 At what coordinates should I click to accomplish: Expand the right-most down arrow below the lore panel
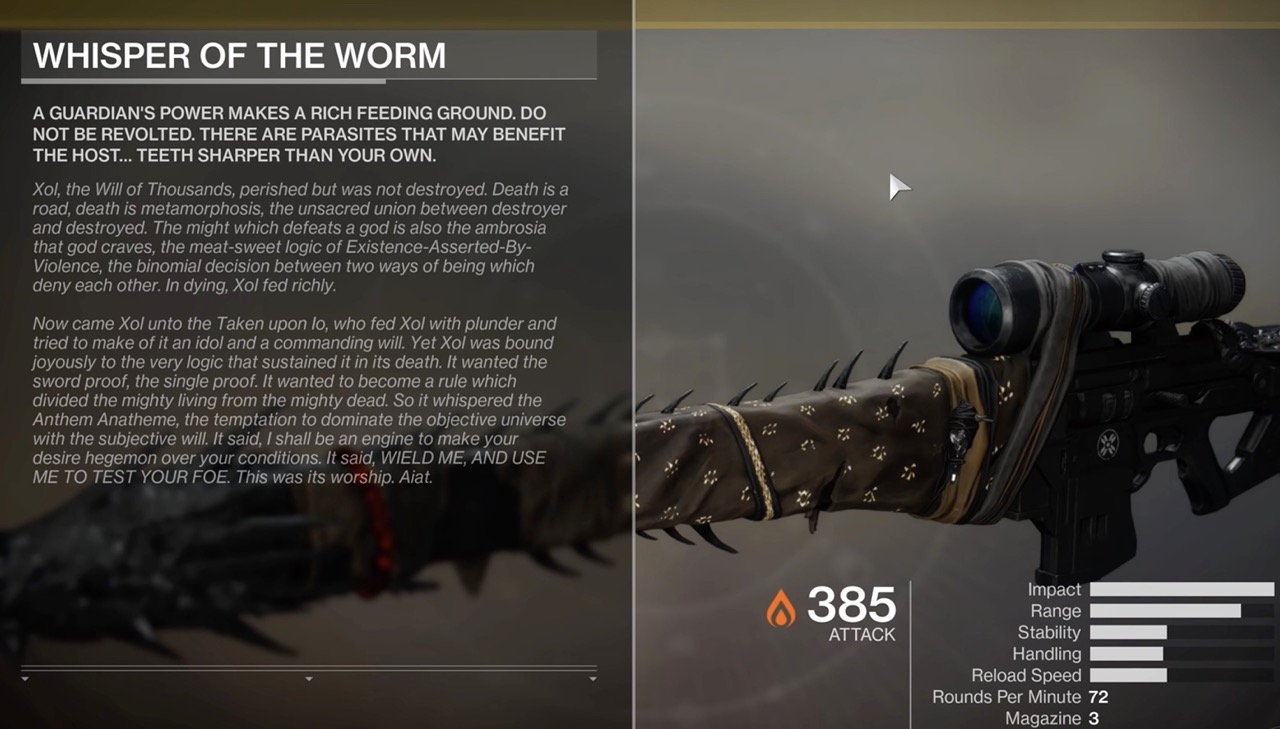pos(593,678)
